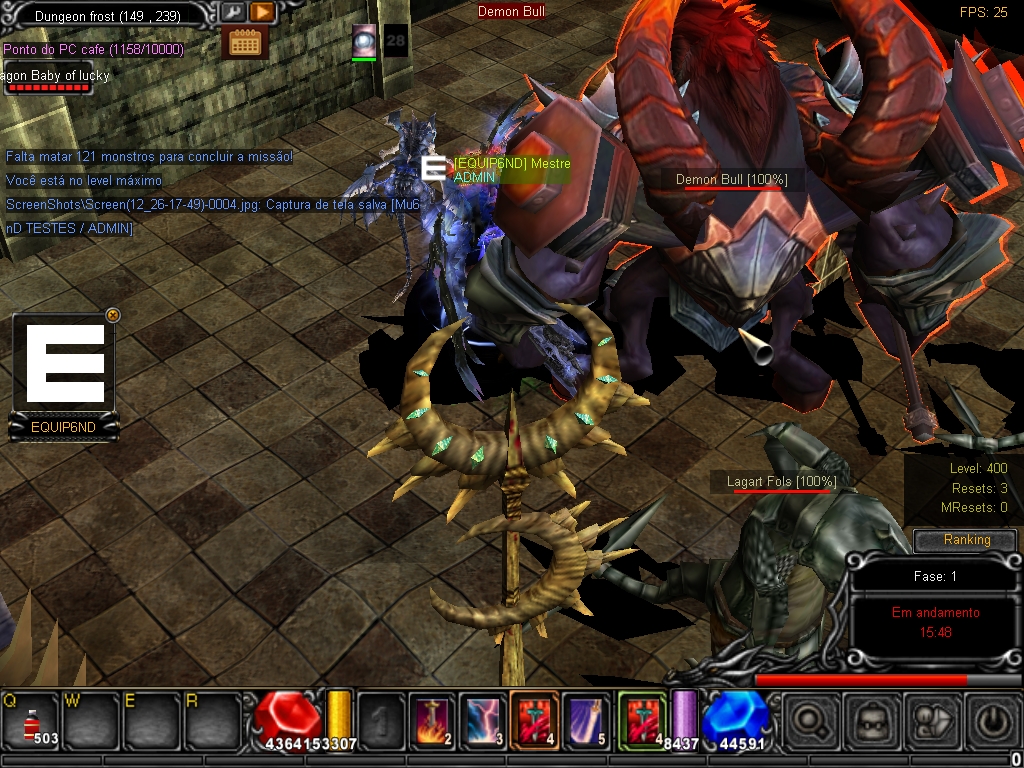Click the green-bordered active skill icon
This screenshot has height=768, width=1024.
[x=641, y=719]
